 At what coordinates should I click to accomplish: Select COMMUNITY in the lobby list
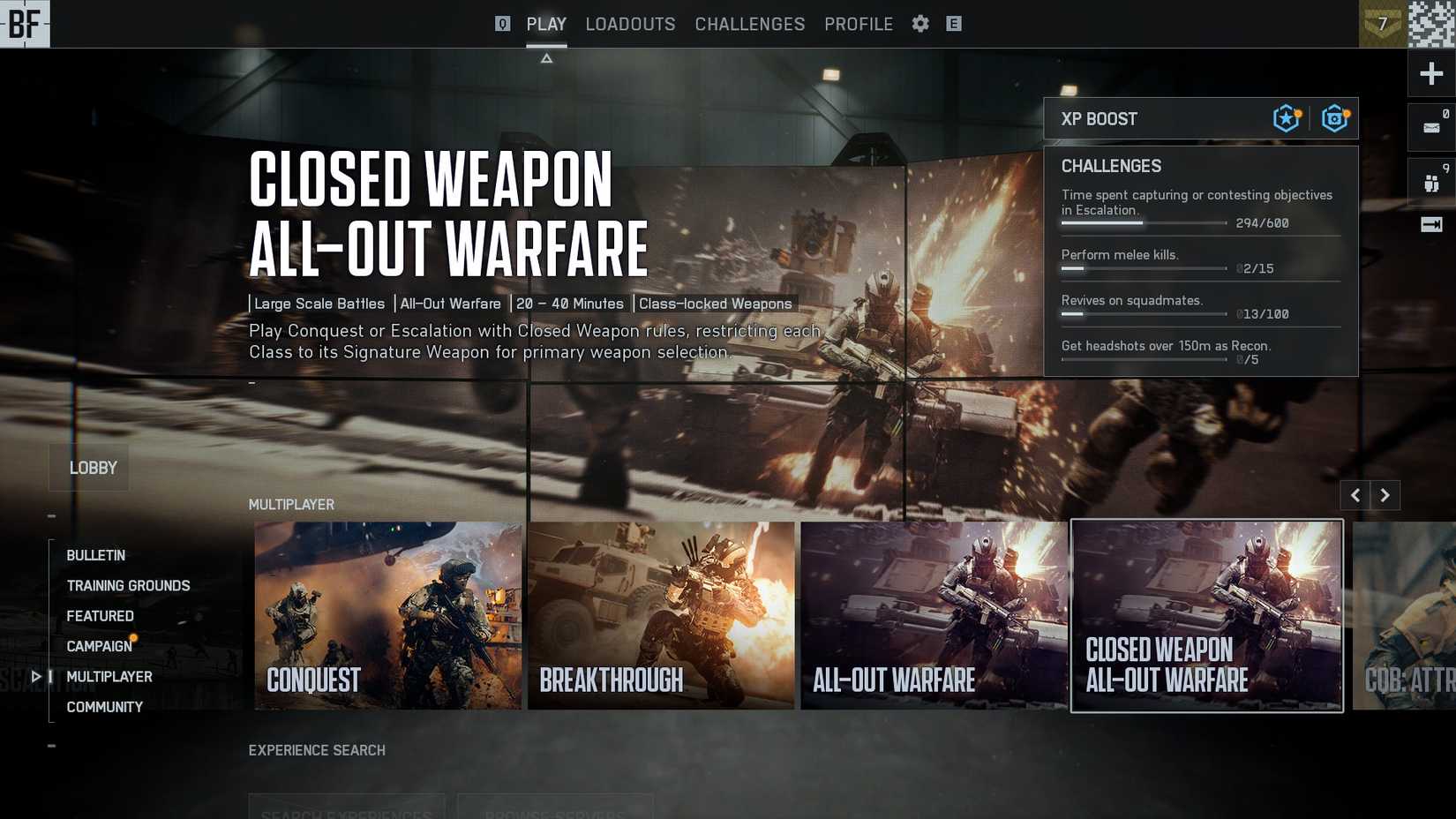(x=104, y=707)
